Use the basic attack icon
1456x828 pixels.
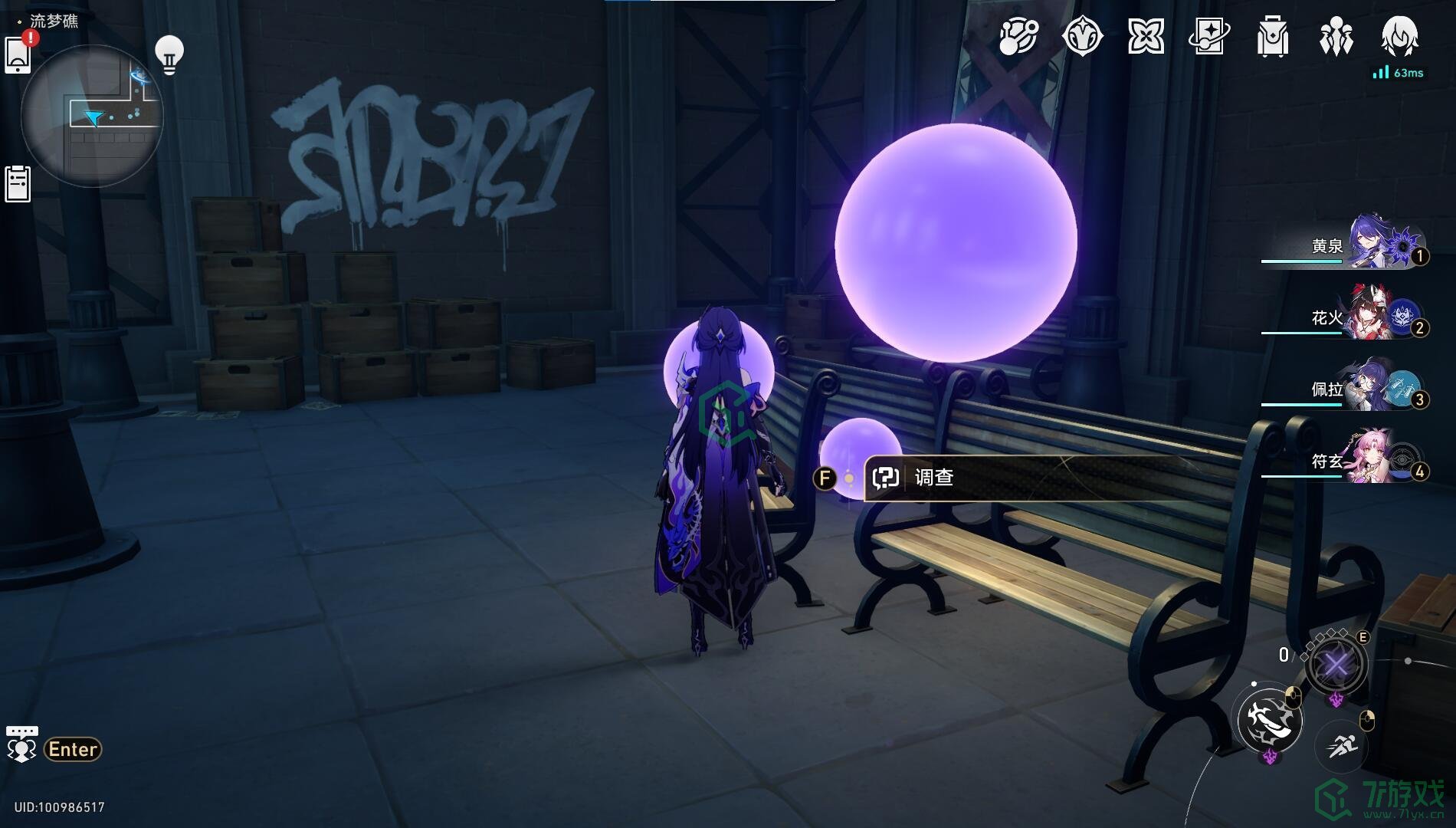tap(1270, 721)
